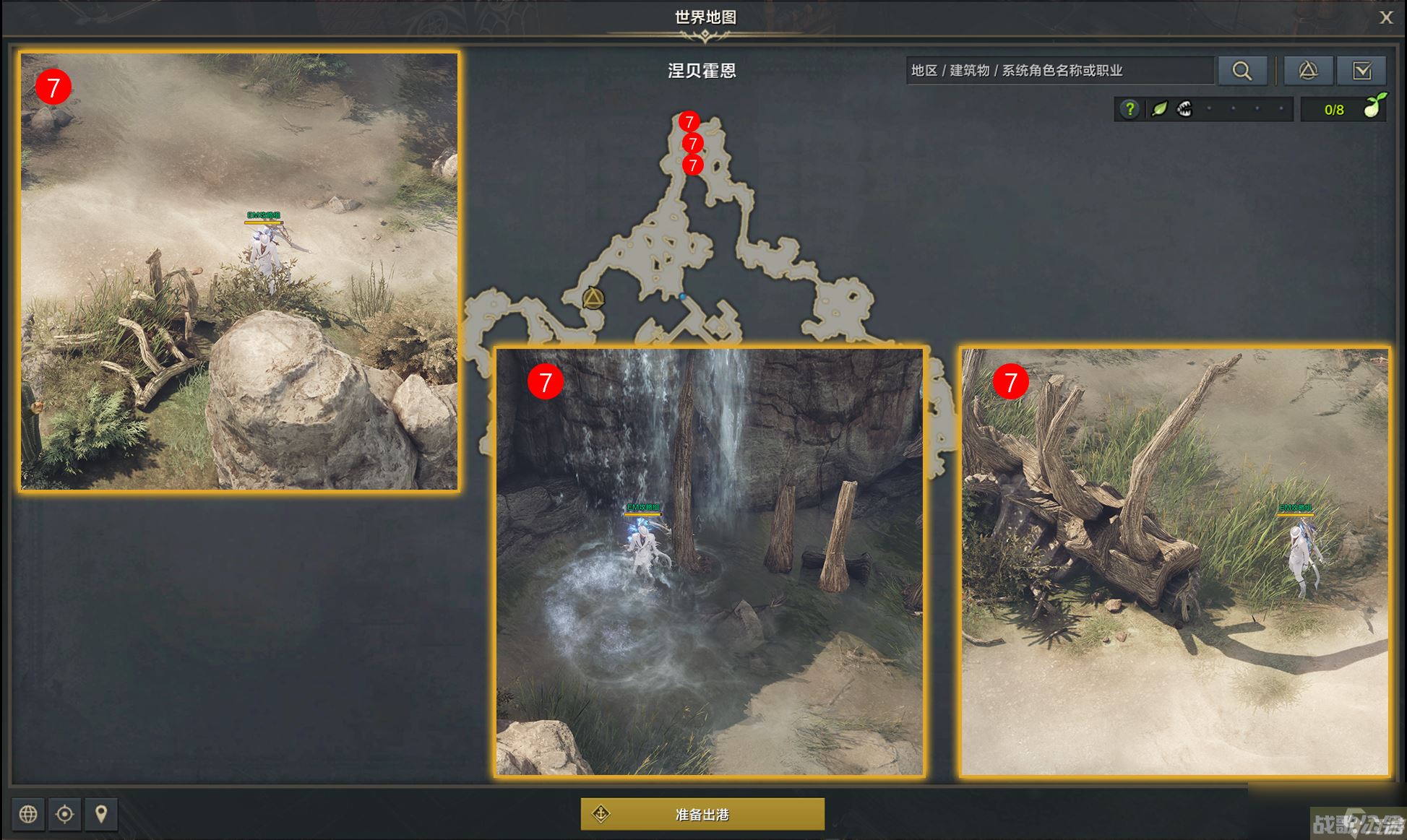
Task: Click the magnifying glass search button
Action: [1242, 71]
